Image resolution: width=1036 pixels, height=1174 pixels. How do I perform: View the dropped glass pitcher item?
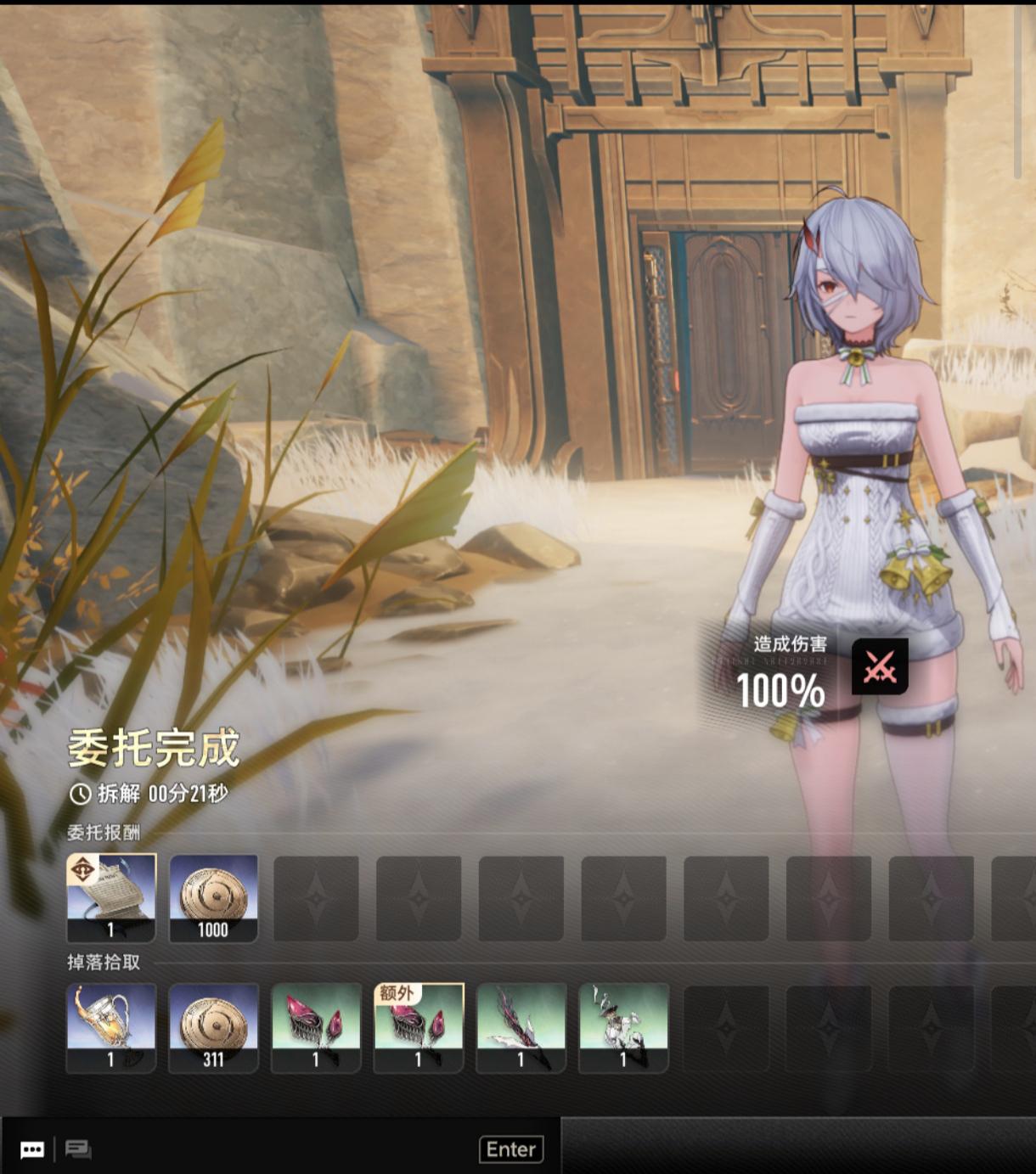(111, 1027)
